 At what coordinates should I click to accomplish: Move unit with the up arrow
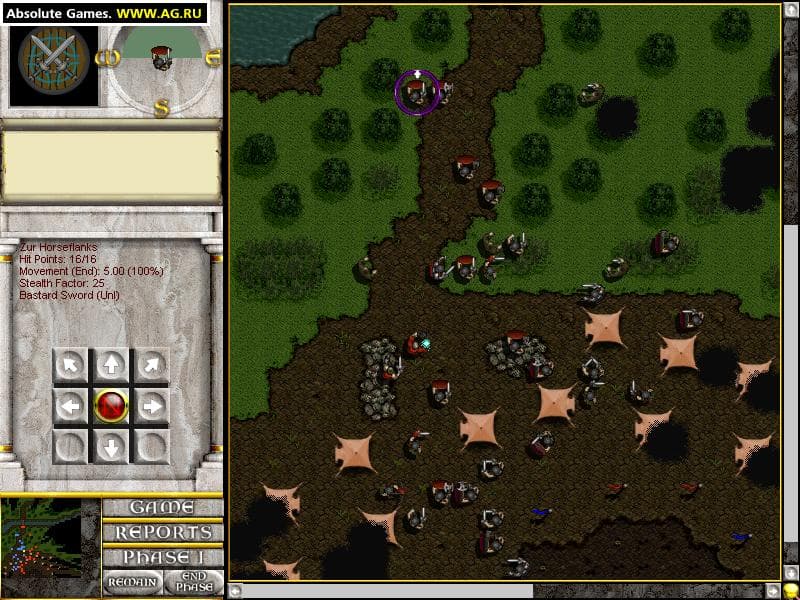pyautogui.click(x=111, y=366)
